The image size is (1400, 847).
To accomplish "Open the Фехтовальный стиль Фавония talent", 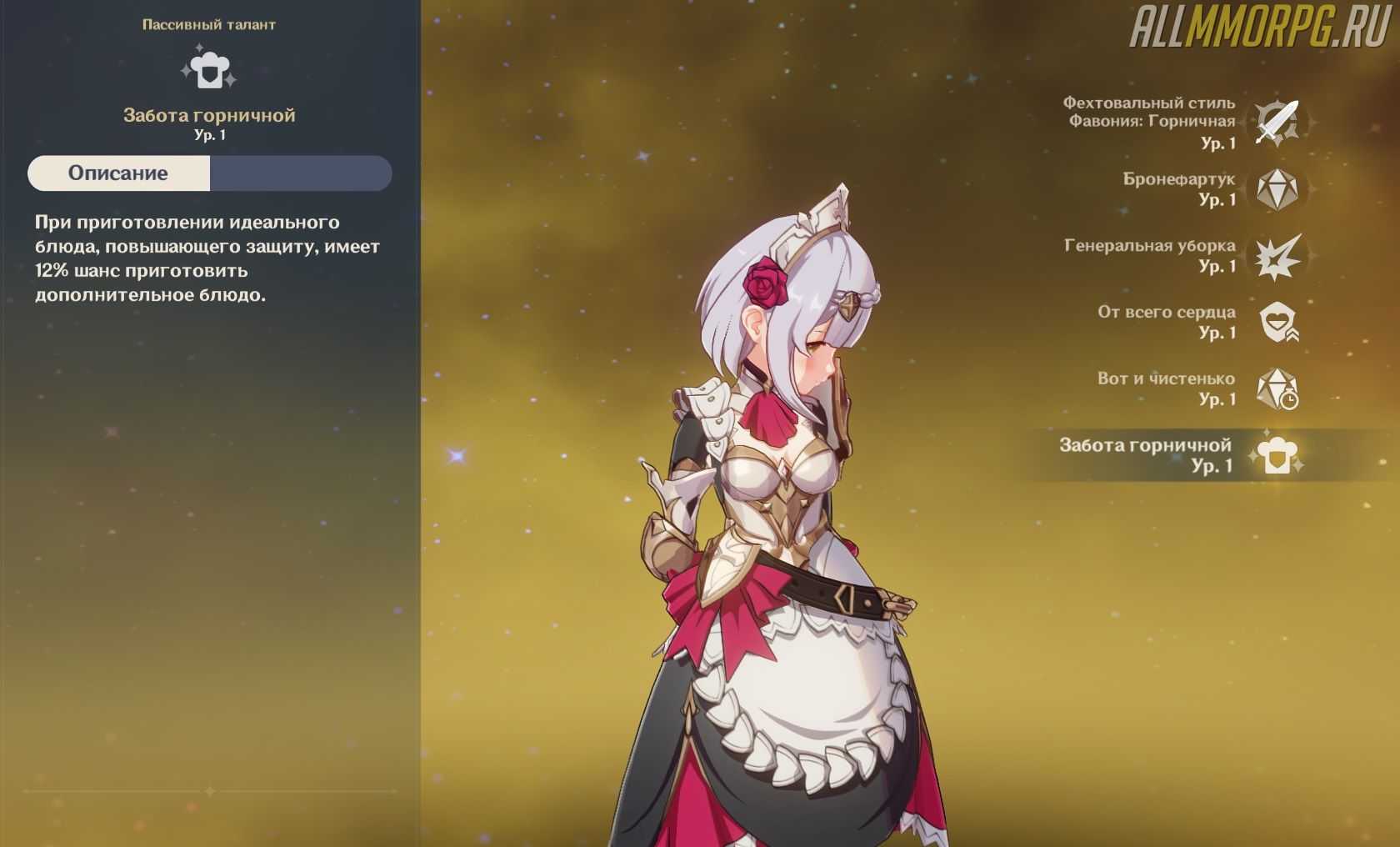I will click(x=1277, y=123).
